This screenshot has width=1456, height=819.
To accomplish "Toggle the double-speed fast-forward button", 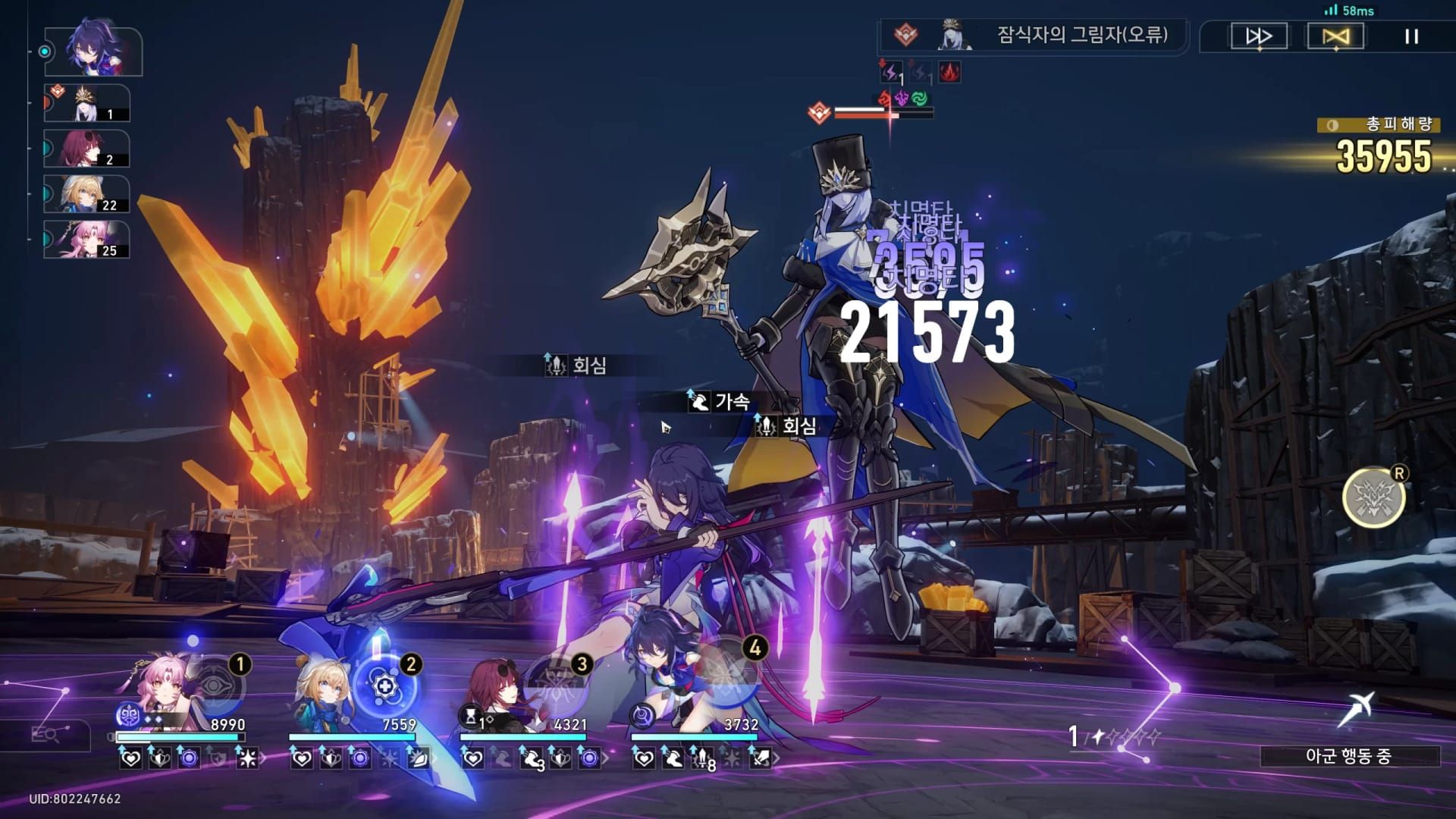I will click(1259, 36).
